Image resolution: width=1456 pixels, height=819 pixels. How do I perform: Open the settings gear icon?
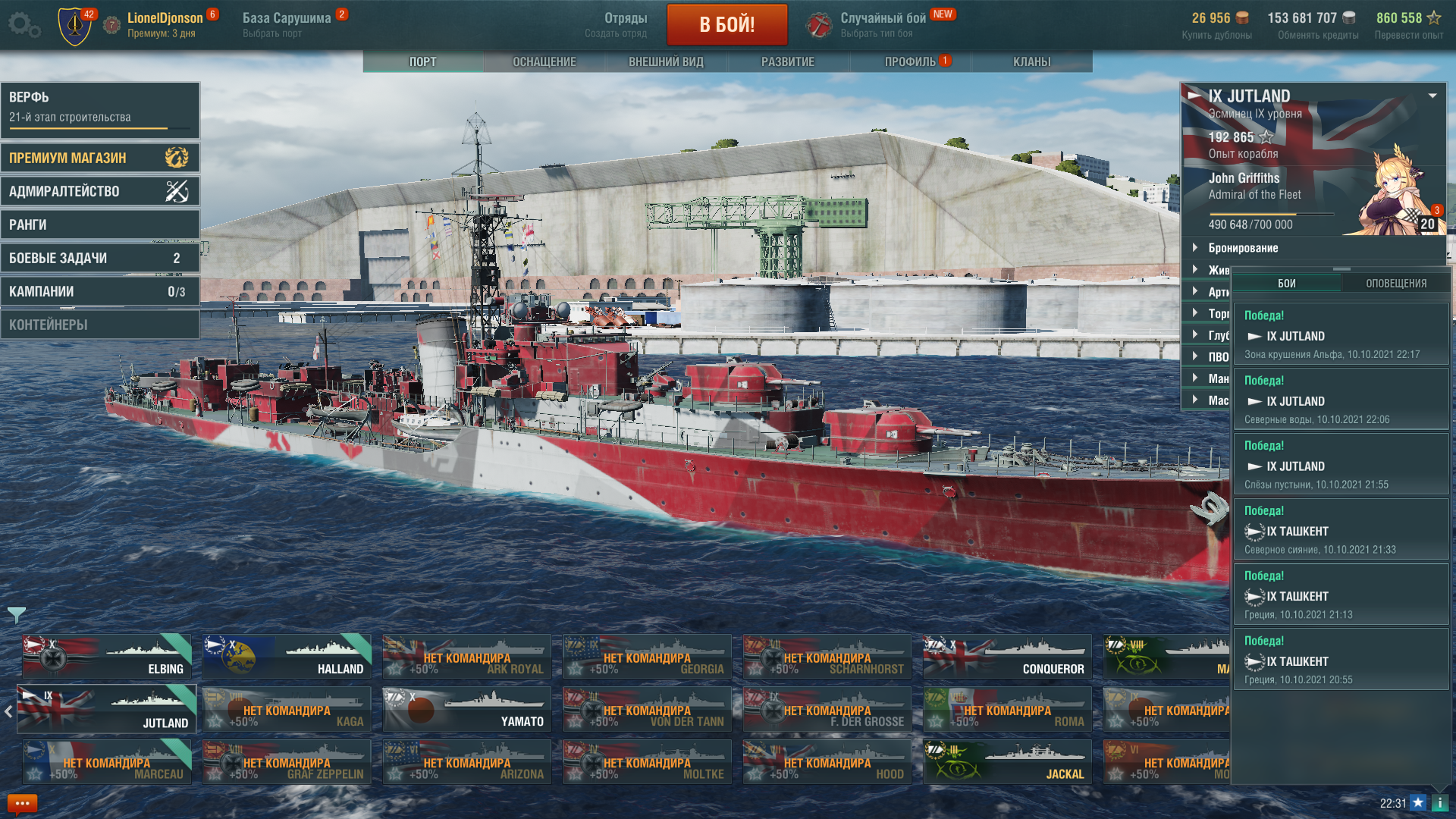(x=24, y=24)
